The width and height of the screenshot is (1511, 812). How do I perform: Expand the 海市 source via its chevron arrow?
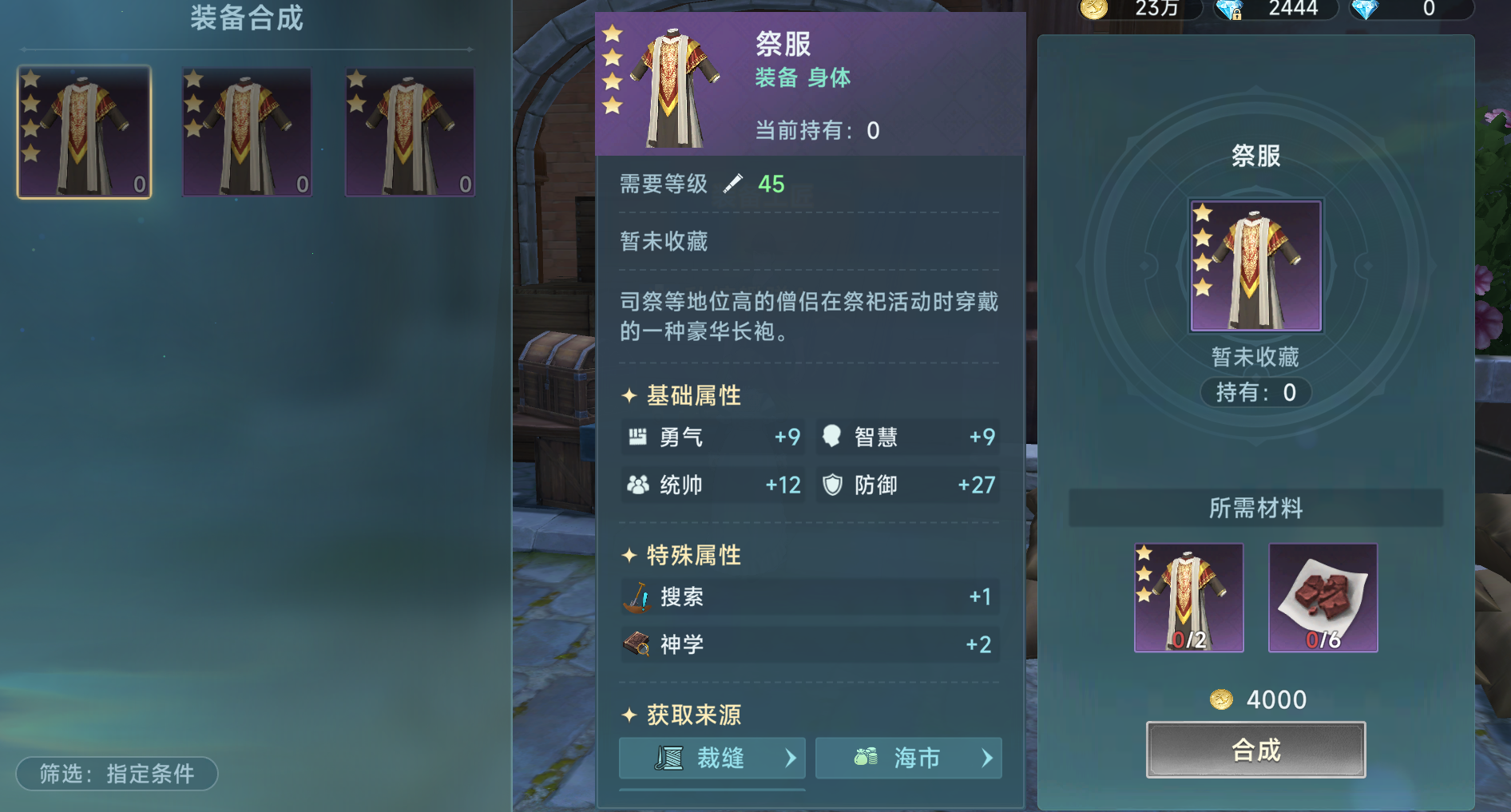click(x=989, y=758)
